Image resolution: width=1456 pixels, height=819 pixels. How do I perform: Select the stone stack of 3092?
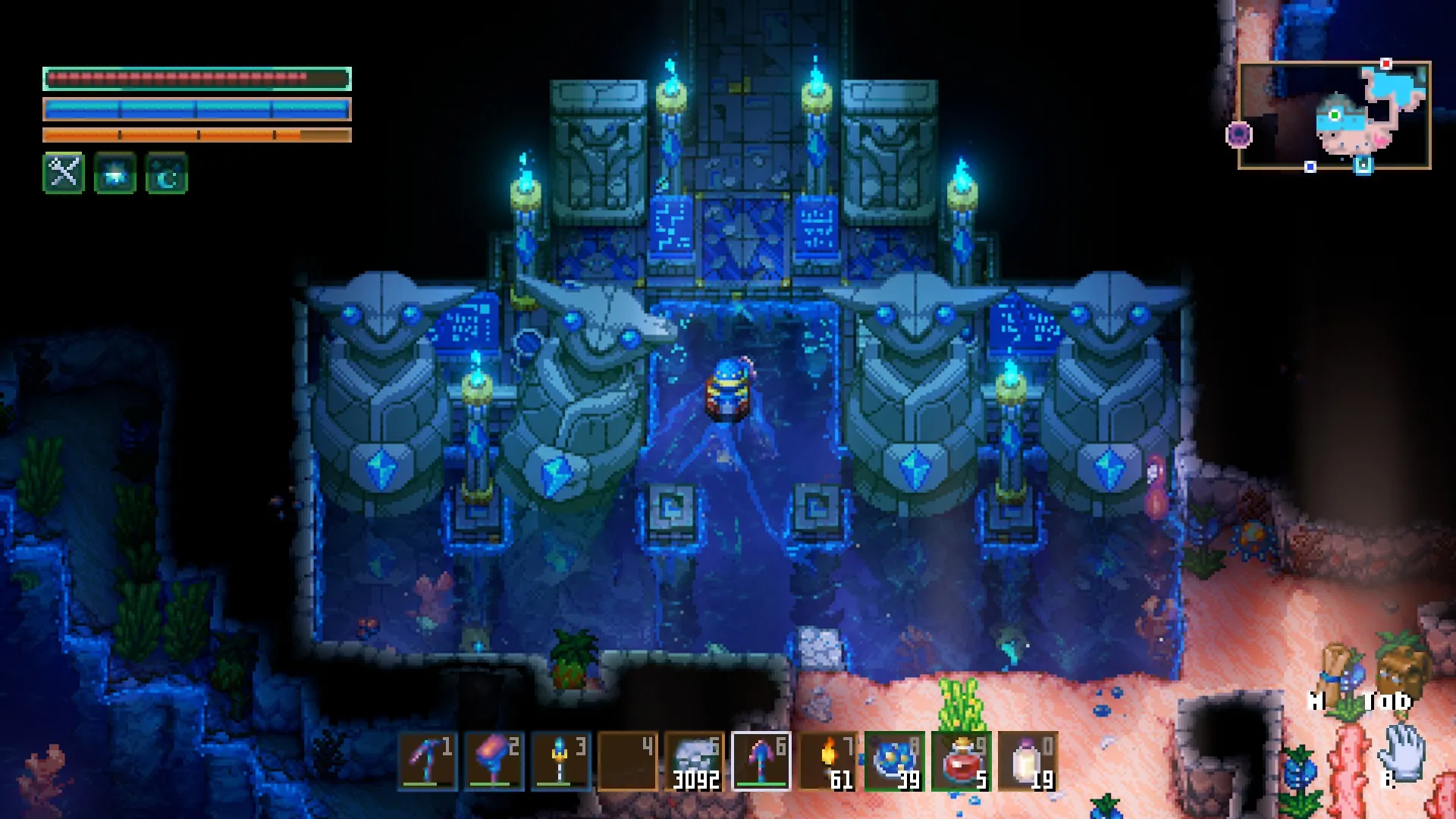coord(695,761)
